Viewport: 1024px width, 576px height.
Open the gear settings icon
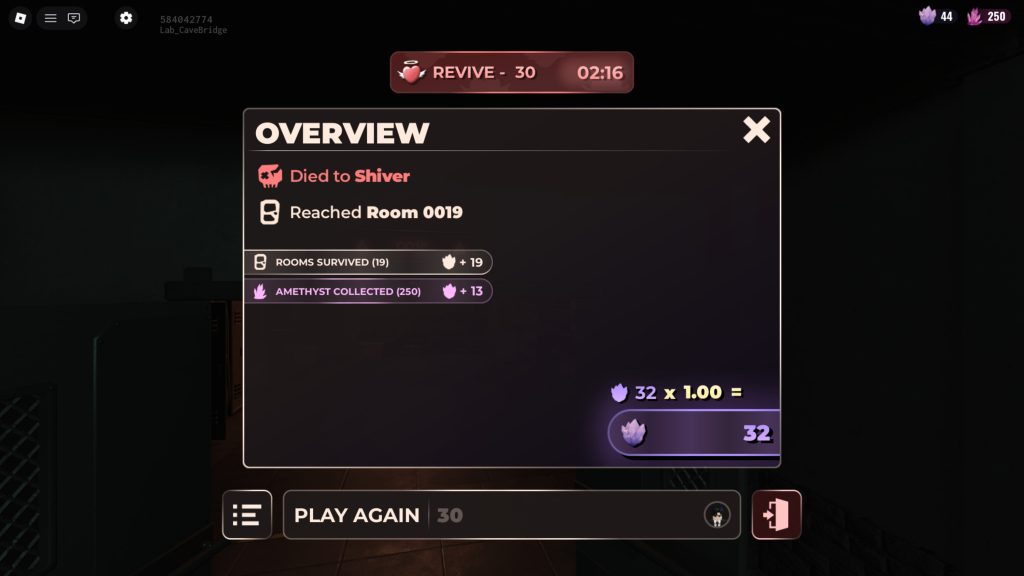pyautogui.click(x=125, y=18)
